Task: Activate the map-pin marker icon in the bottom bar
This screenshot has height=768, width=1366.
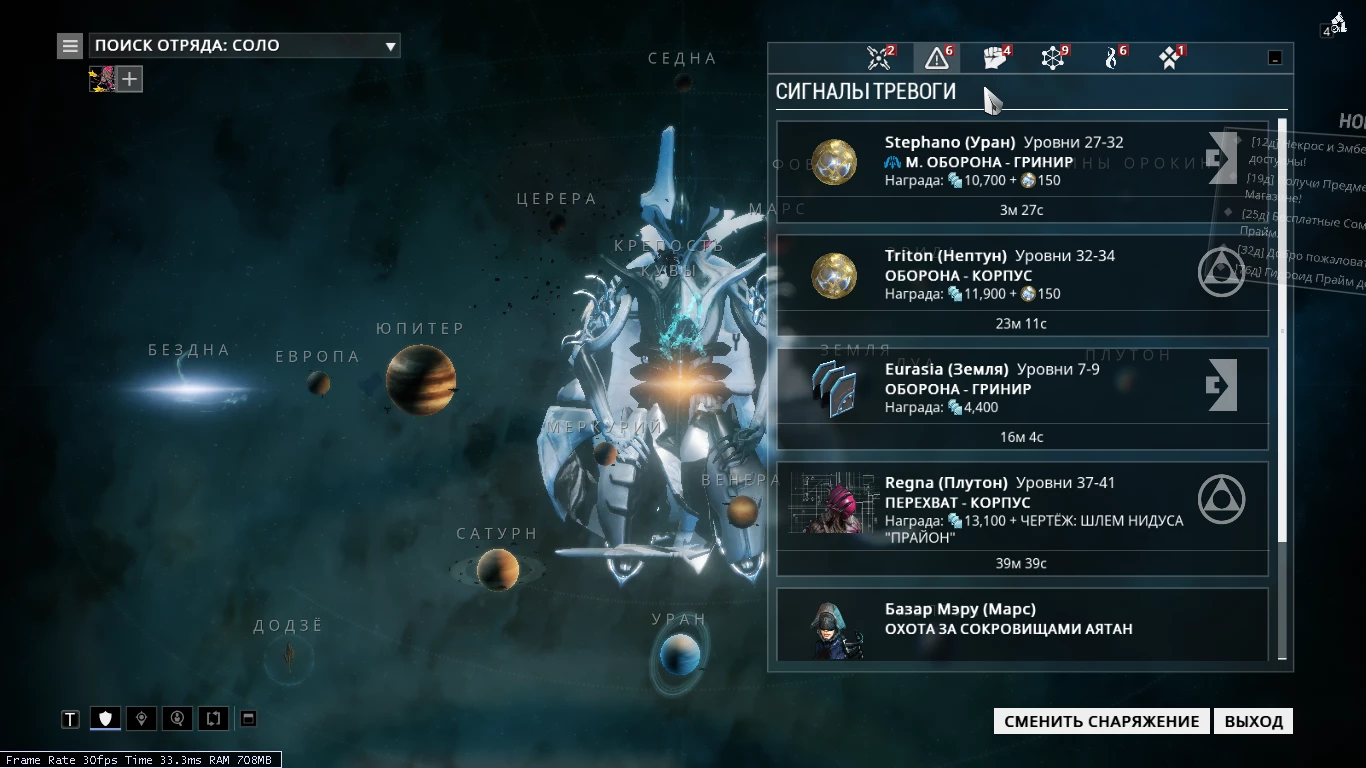Action: pyautogui.click(x=142, y=718)
